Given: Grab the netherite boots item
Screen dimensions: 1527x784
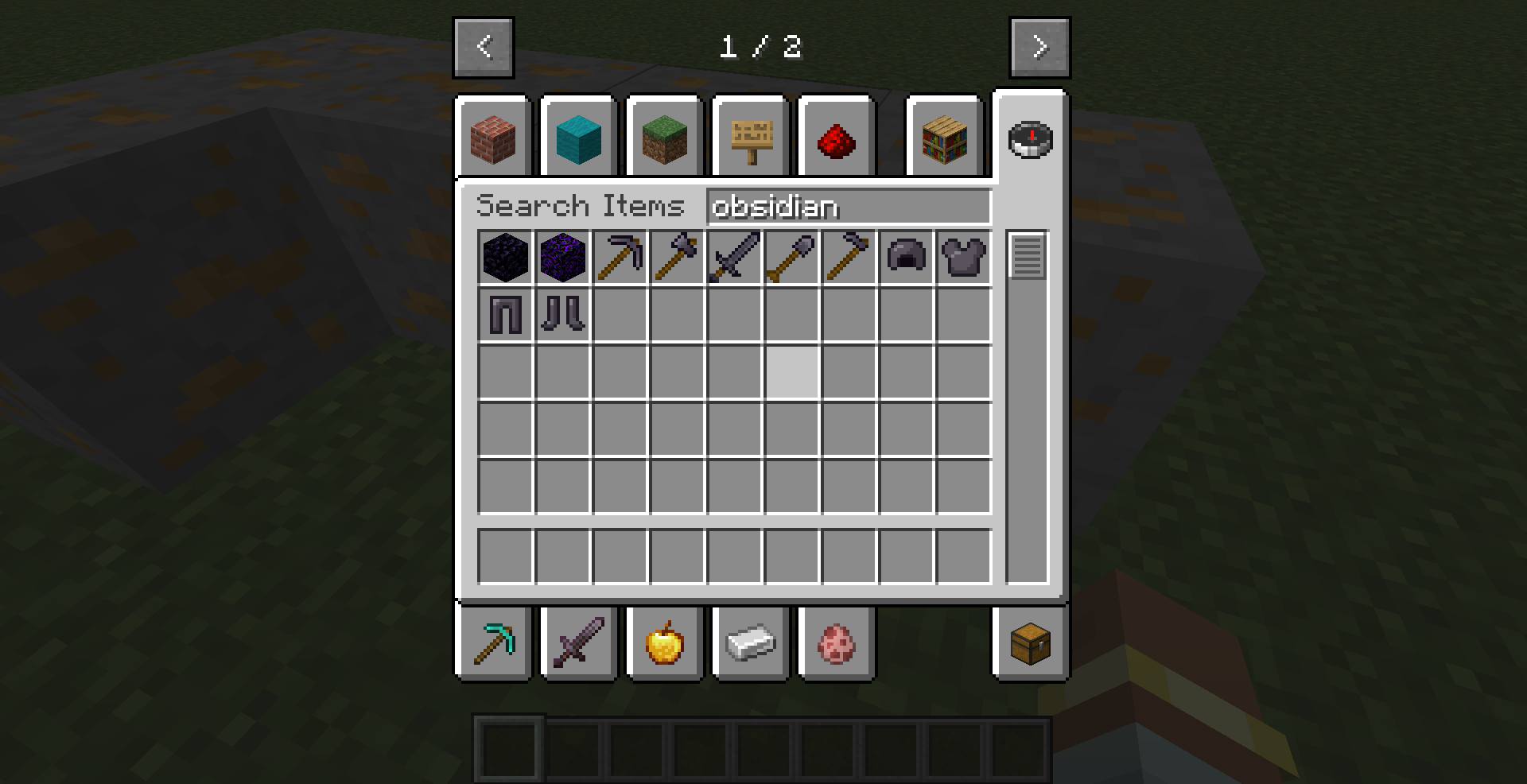Looking at the screenshot, I should coord(561,315).
